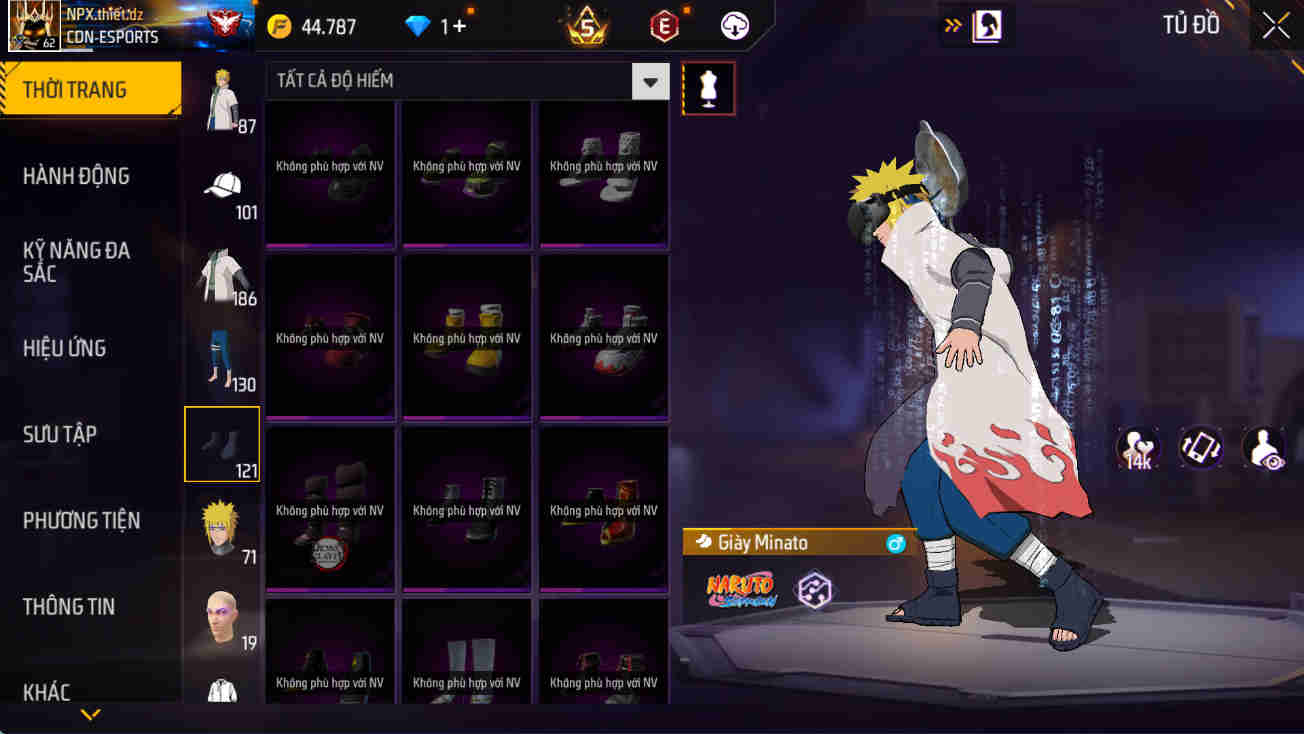Click the blue share toggle next to Giày Minato
The width and height of the screenshot is (1304, 734).
click(898, 542)
